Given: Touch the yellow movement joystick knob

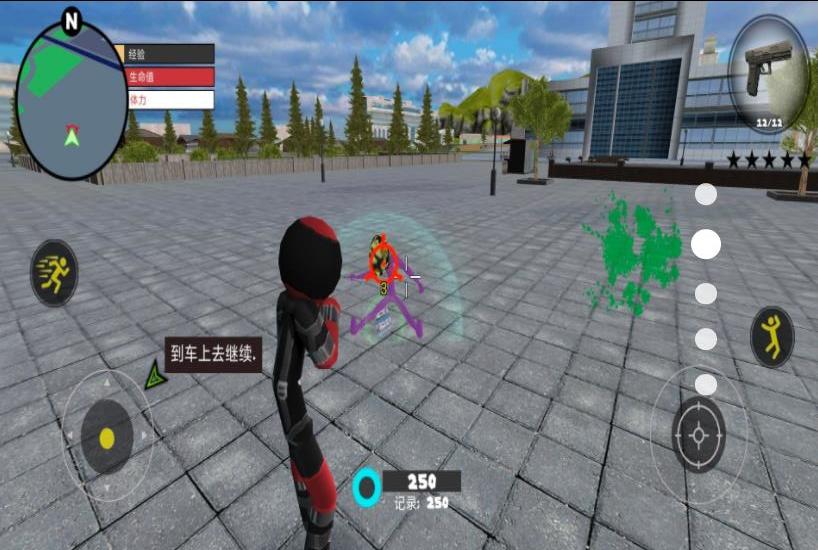Looking at the screenshot, I should pos(108,438).
